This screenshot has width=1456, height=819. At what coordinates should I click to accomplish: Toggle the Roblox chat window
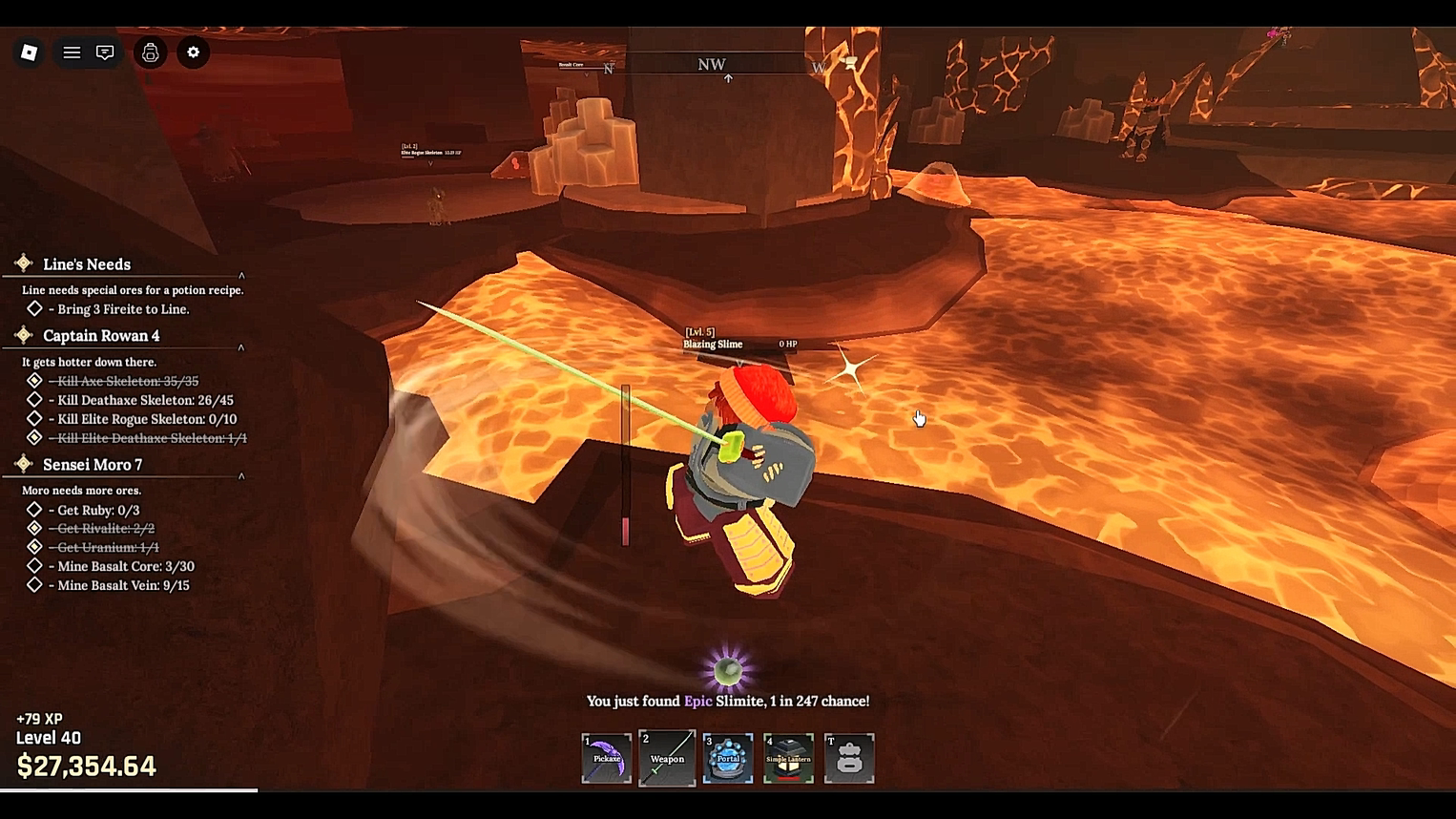point(105,52)
